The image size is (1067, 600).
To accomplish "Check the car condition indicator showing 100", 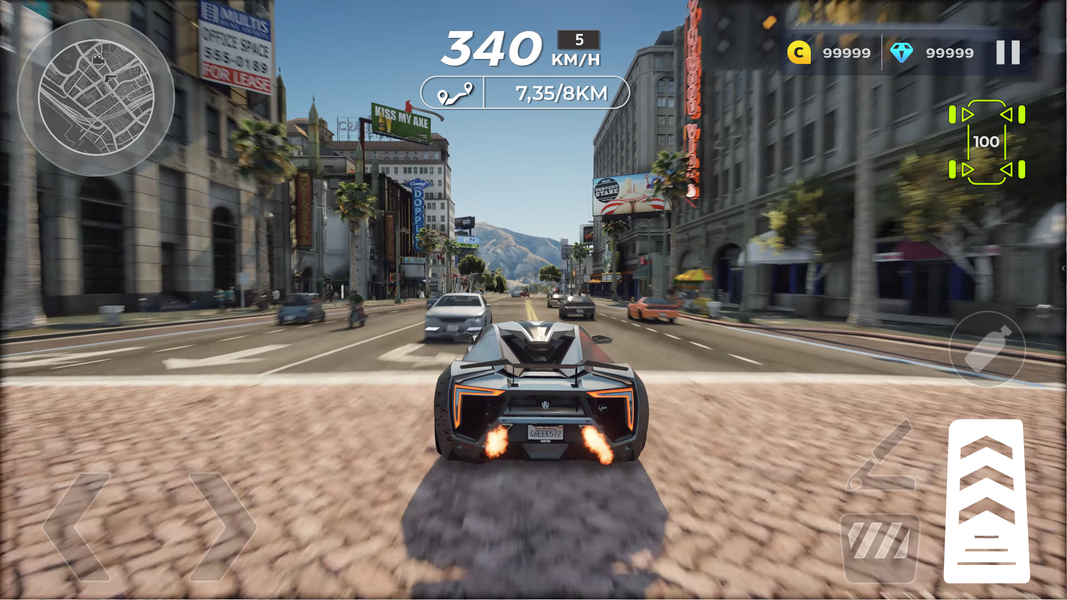I will coord(986,142).
